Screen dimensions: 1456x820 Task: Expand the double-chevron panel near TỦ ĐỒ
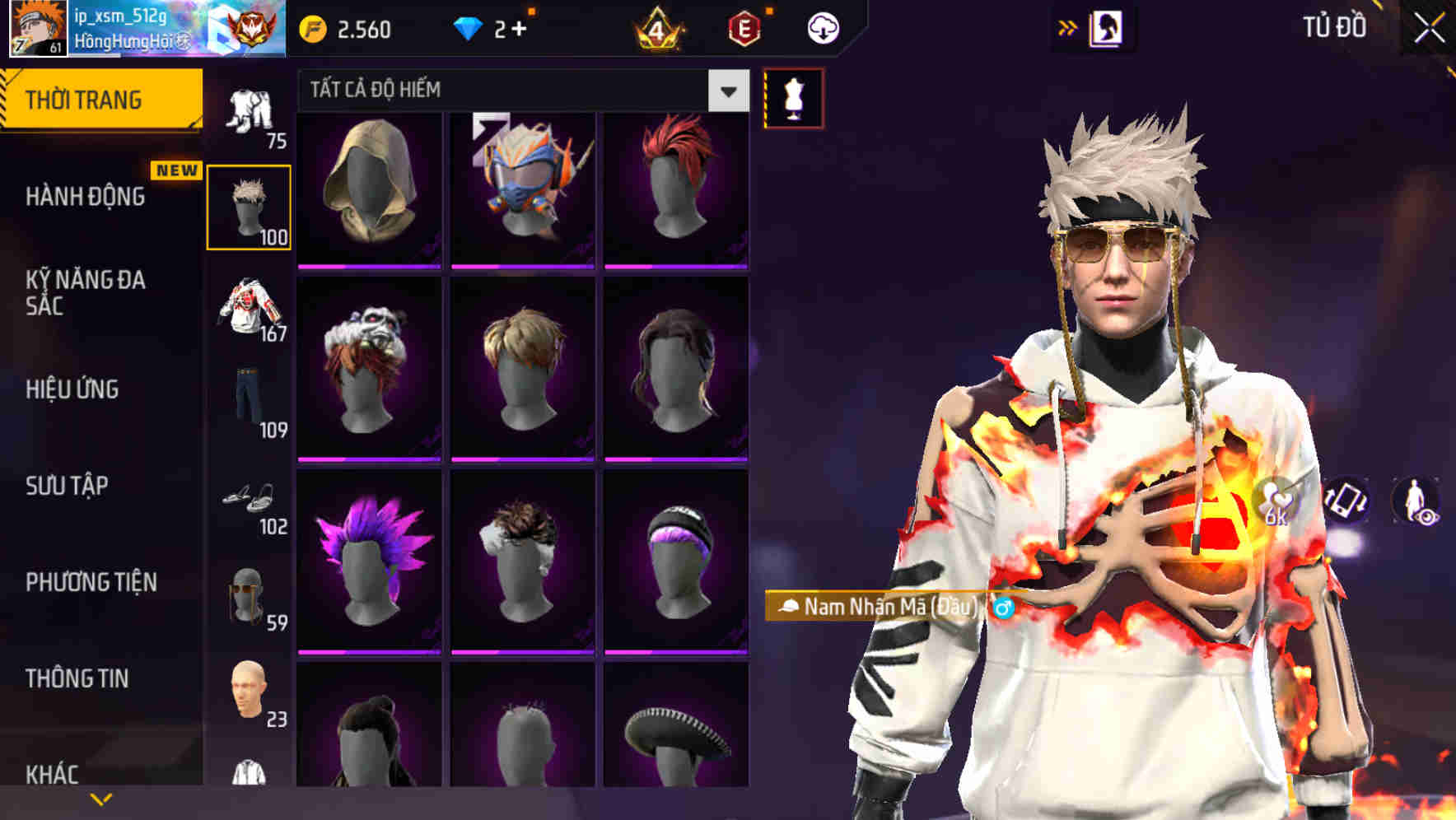[x=1068, y=27]
